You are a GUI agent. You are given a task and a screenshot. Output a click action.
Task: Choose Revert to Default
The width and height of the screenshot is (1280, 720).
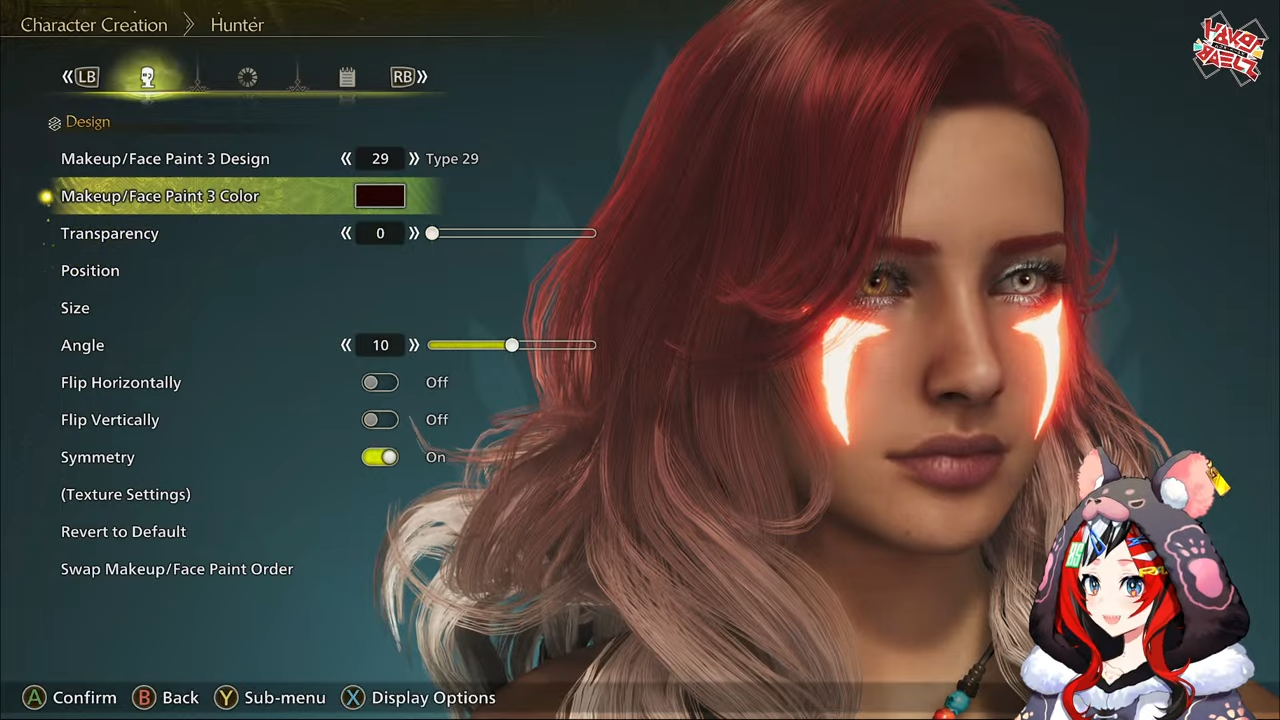(x=123, y=532)
